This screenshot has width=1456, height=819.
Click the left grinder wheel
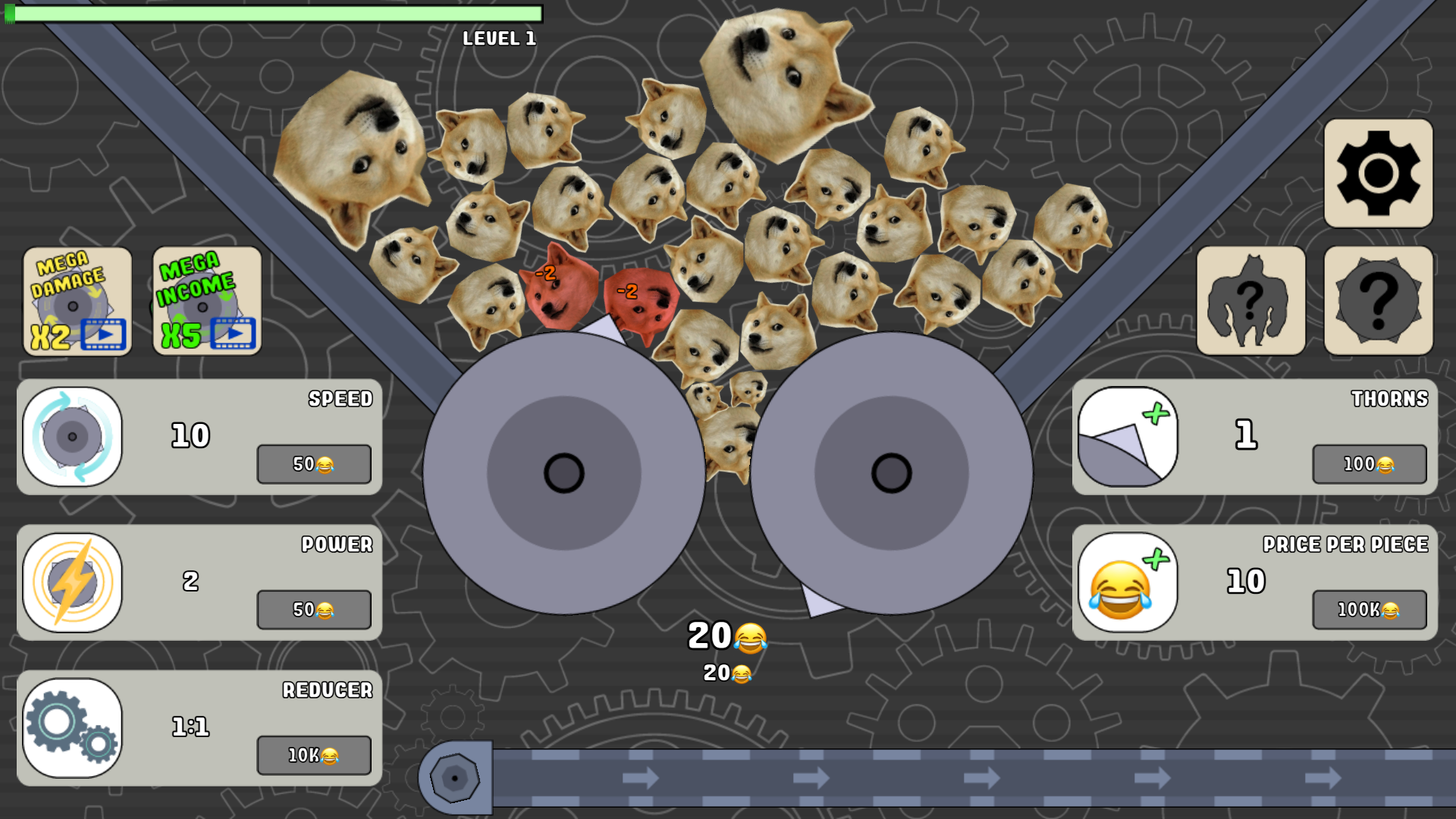click(x=564, y=472)
